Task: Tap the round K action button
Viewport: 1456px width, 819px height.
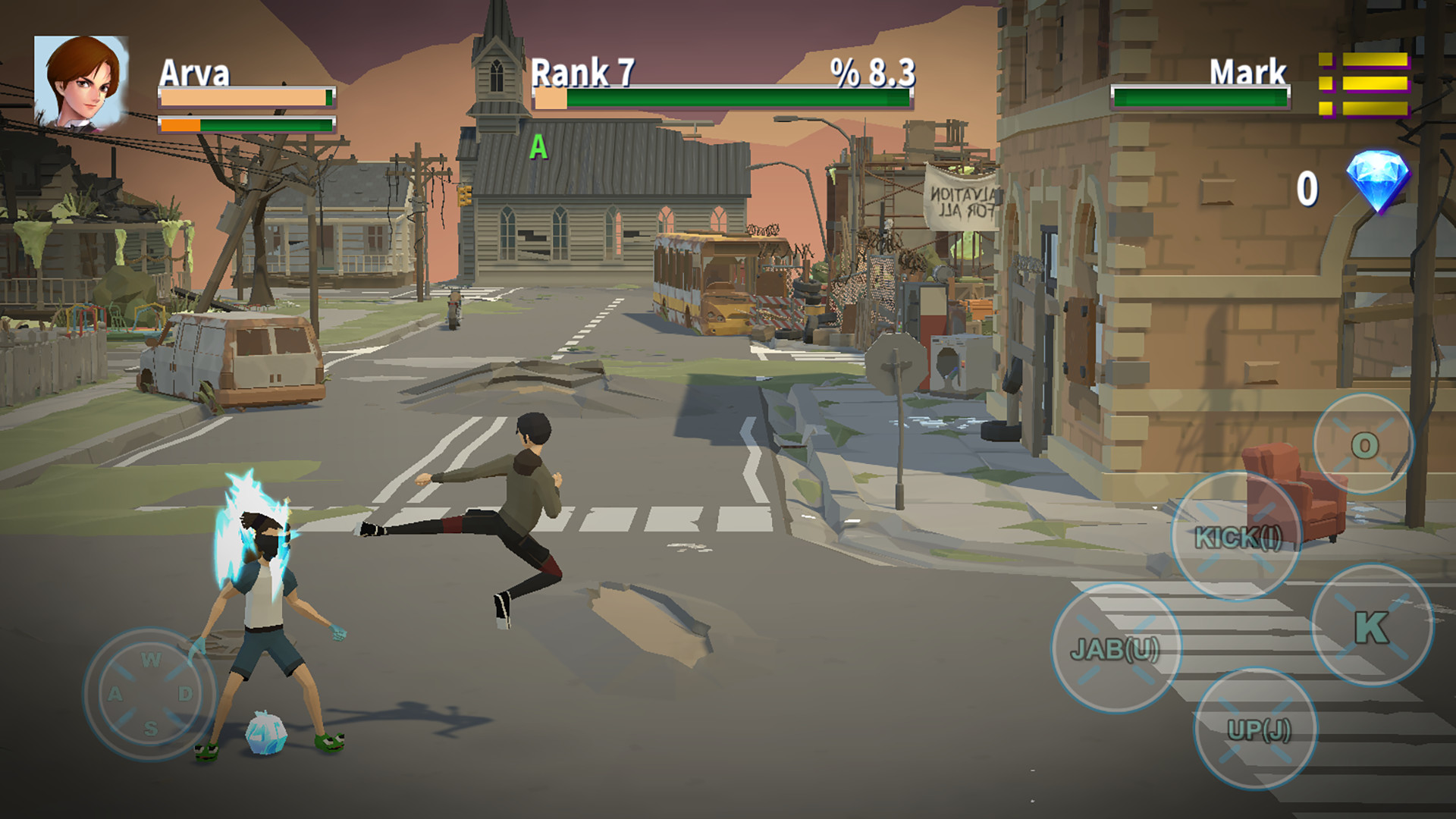Action: coord(1372,626)
